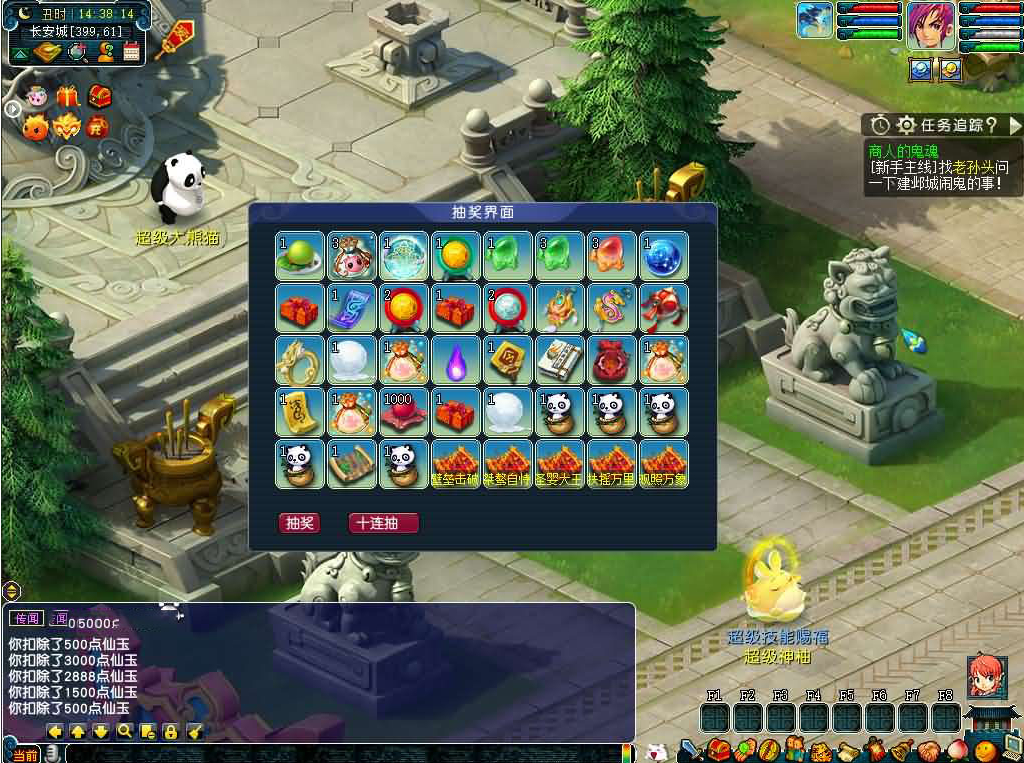Start a ten-draw with 十连抽

(x=383, y=523)
